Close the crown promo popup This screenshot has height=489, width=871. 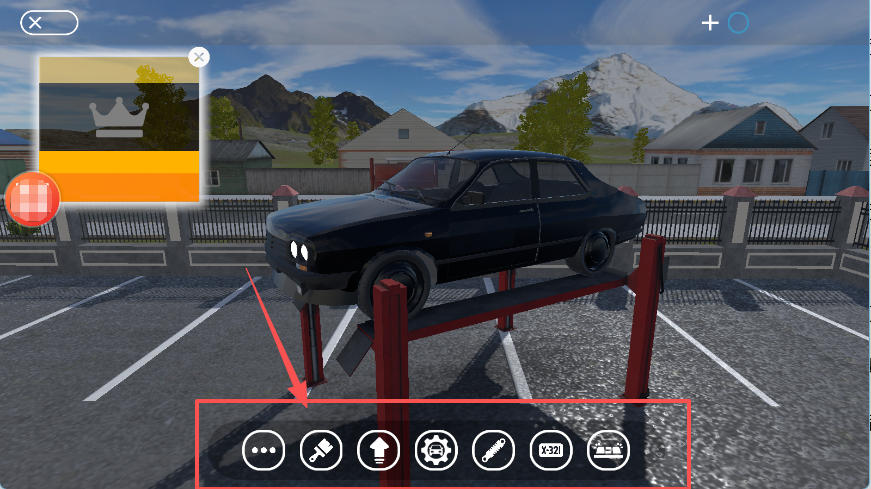tap(199, 57)
